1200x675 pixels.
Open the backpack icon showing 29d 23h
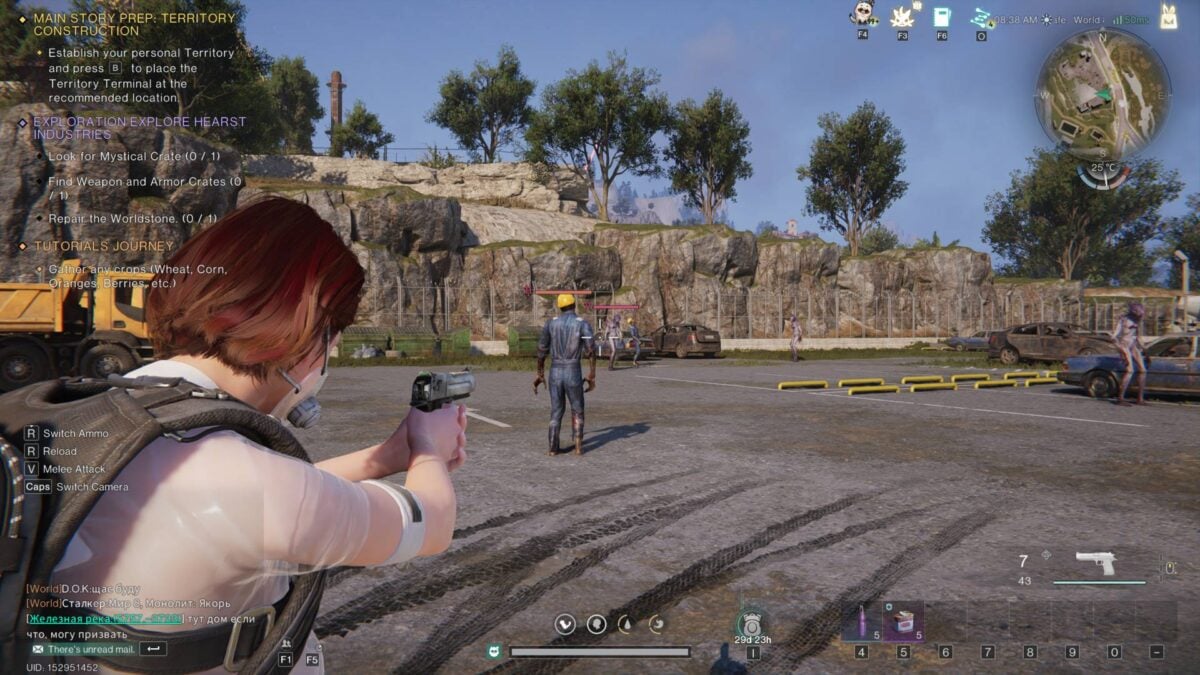[752, 623]
